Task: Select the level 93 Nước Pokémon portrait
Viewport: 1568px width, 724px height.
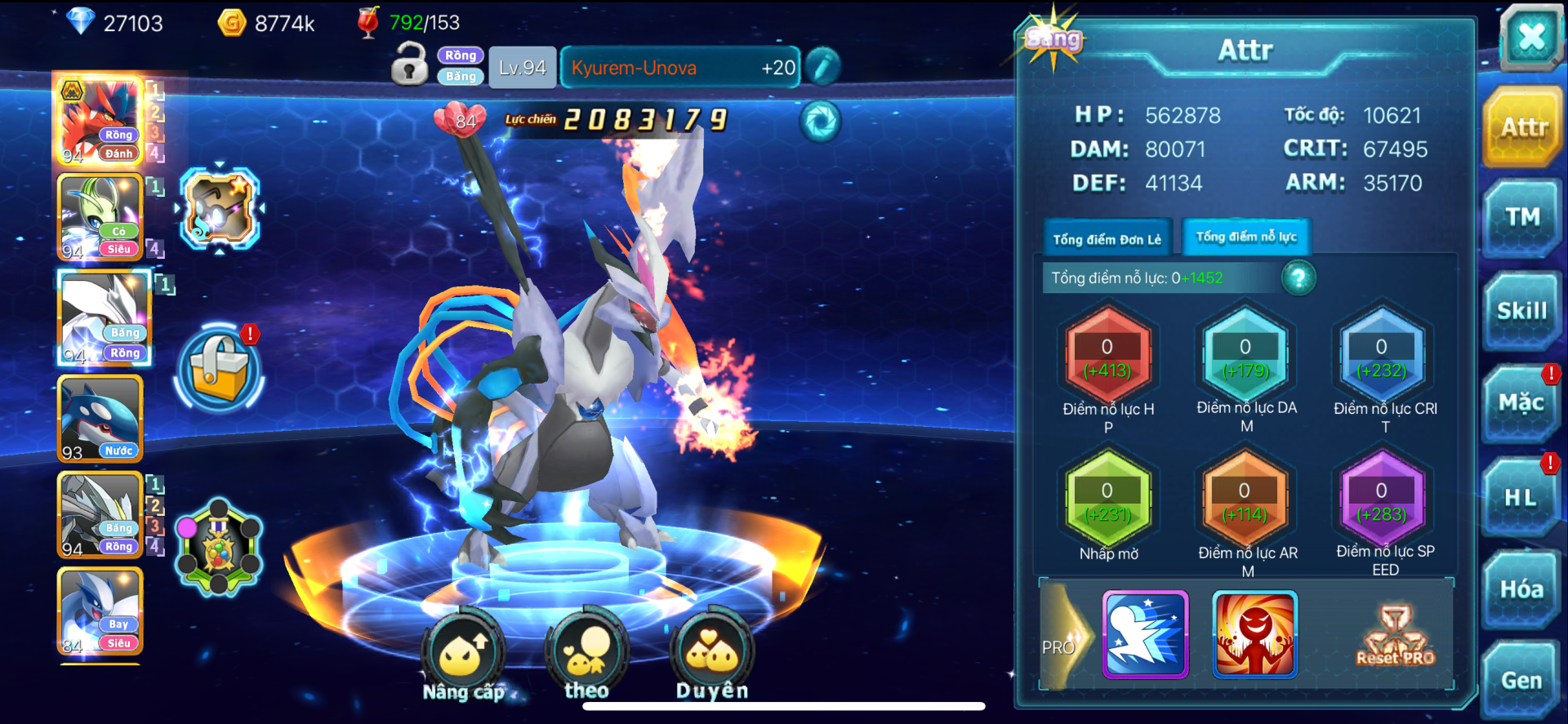Action: pos(100,420)
